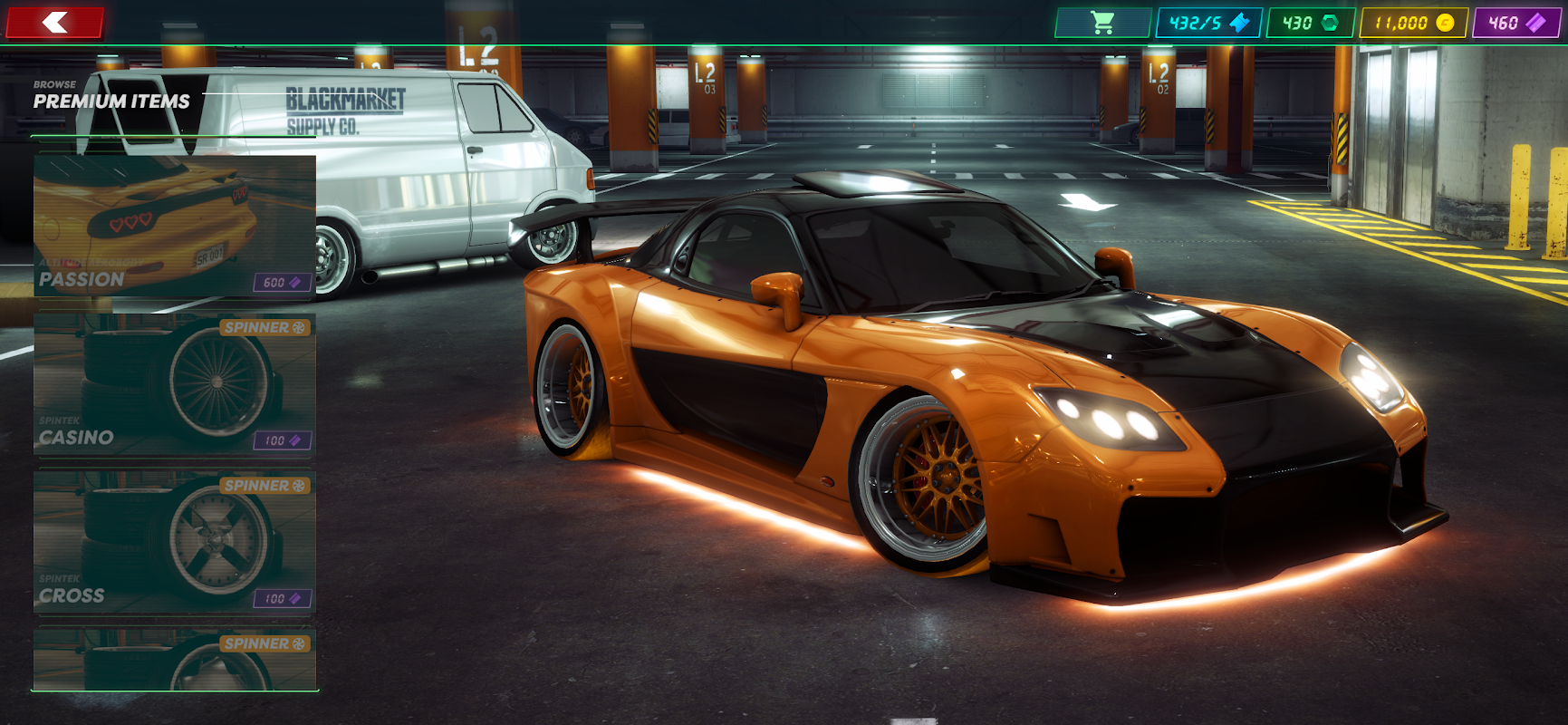
Task: Select the Passion premium item
Action: (175, 226)
